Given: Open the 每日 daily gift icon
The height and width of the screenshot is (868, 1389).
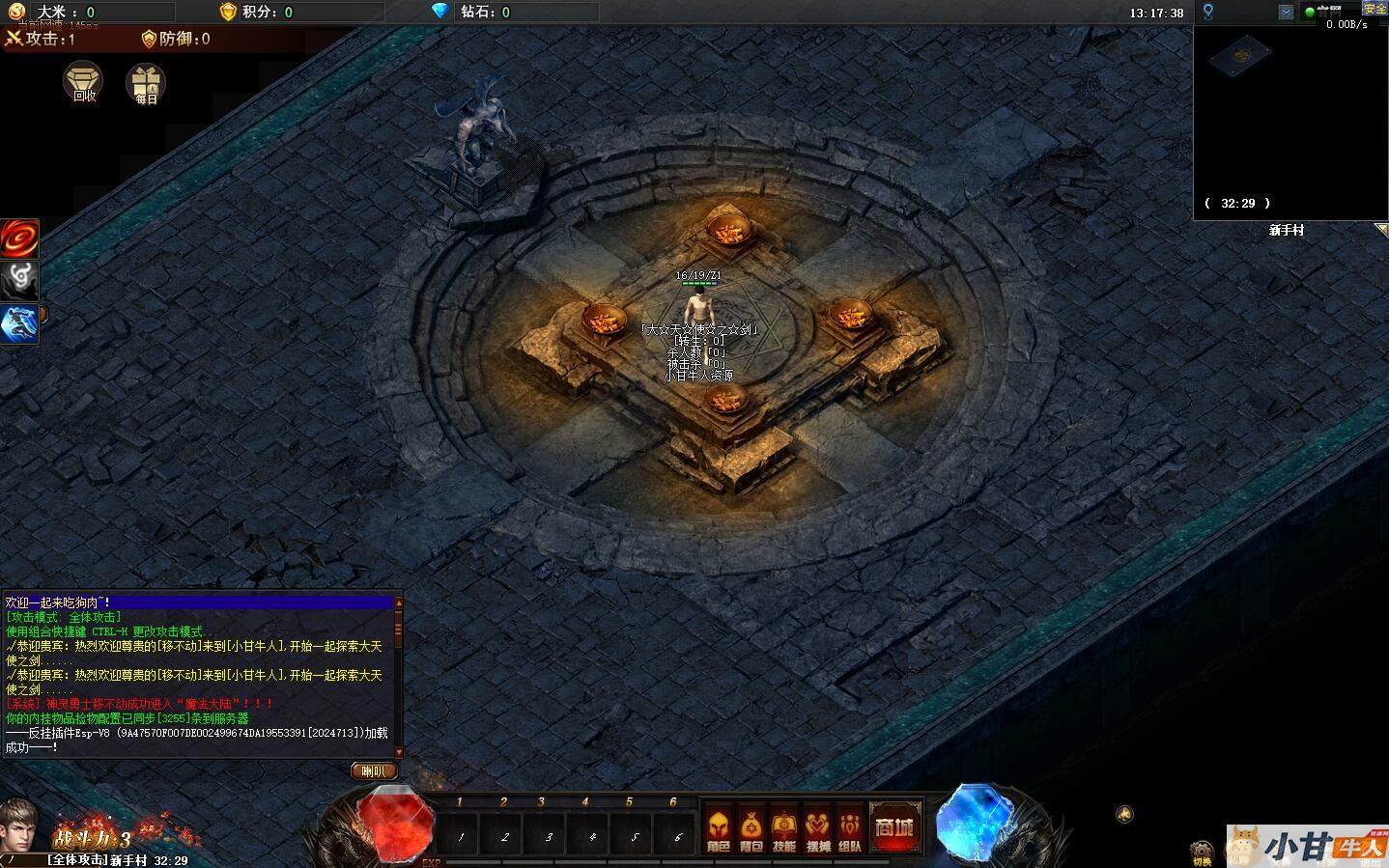Looking at the screenshot, I should (146, 83).
